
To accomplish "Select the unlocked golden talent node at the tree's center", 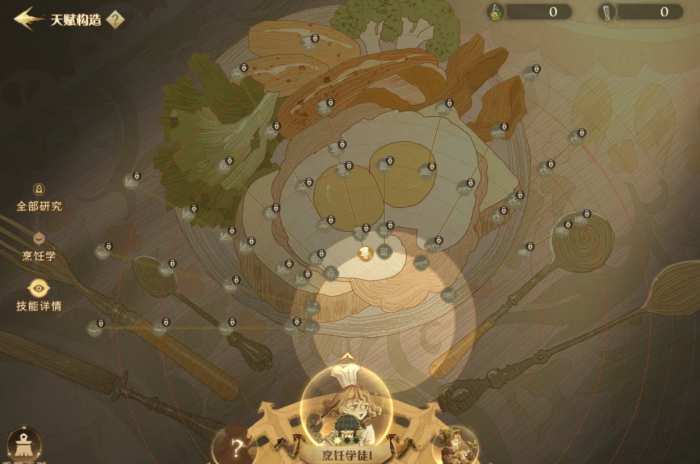I will (x=366, y=252).
